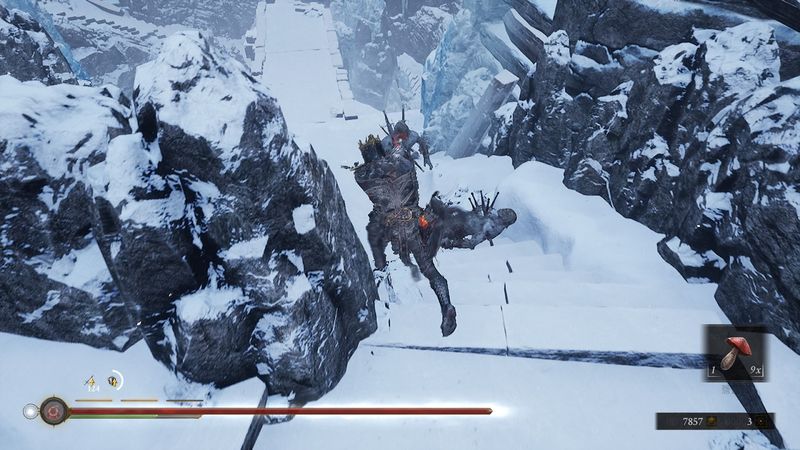Click the status icon with the circular timer
Viewport: 800px width, 450px height.
click(114, 379)
